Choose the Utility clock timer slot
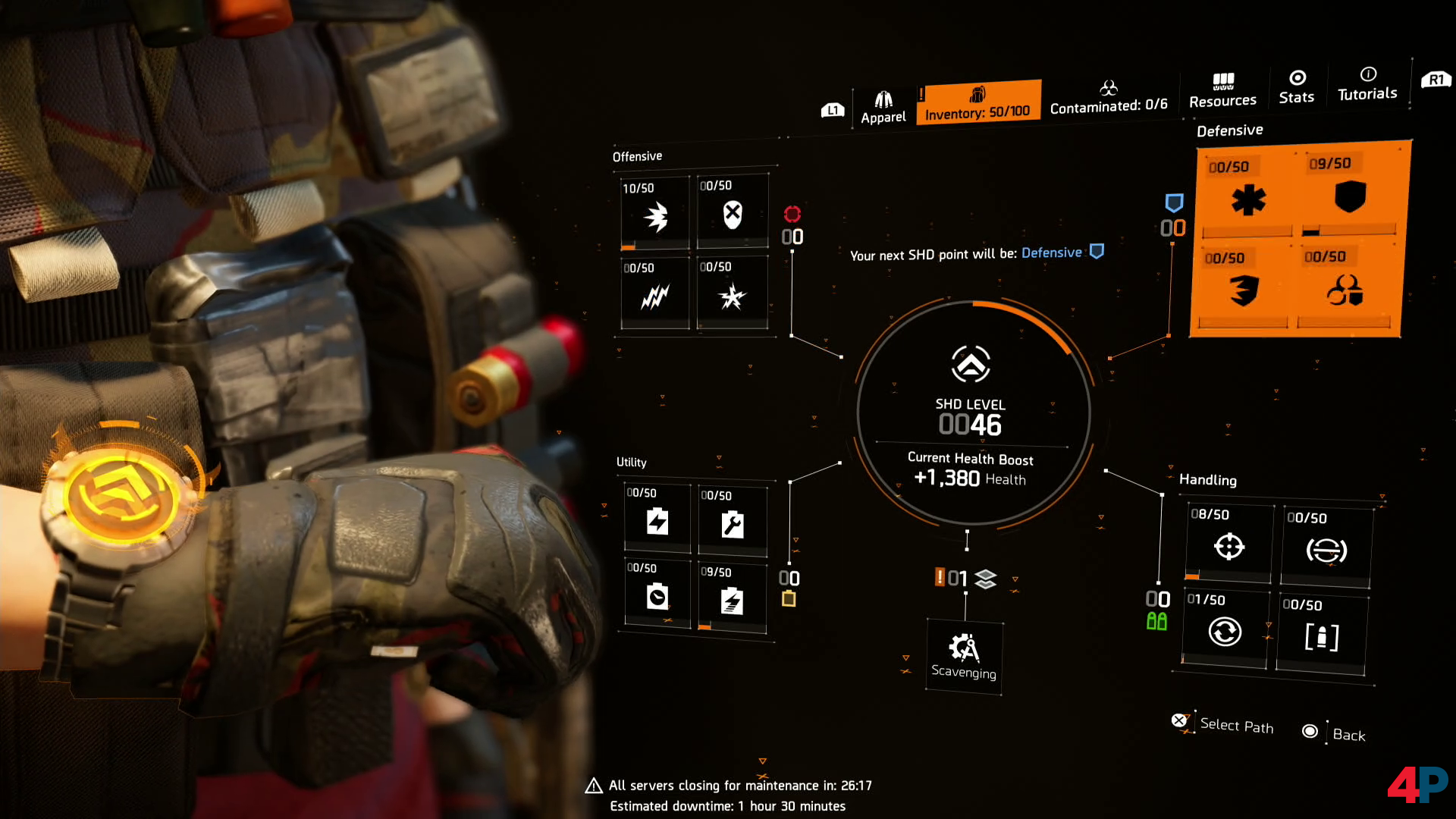The height and width of the screenshot is (819, 1456). tap(657, 596)
